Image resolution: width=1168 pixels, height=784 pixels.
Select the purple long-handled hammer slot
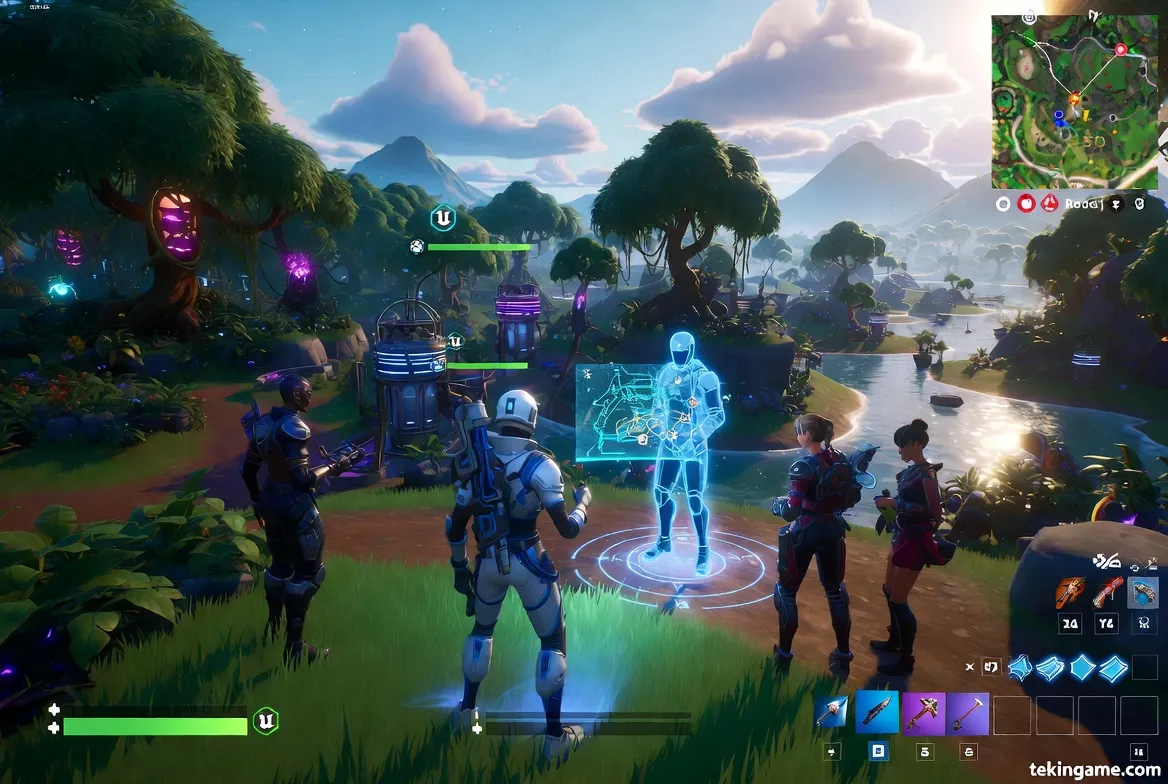968,713
